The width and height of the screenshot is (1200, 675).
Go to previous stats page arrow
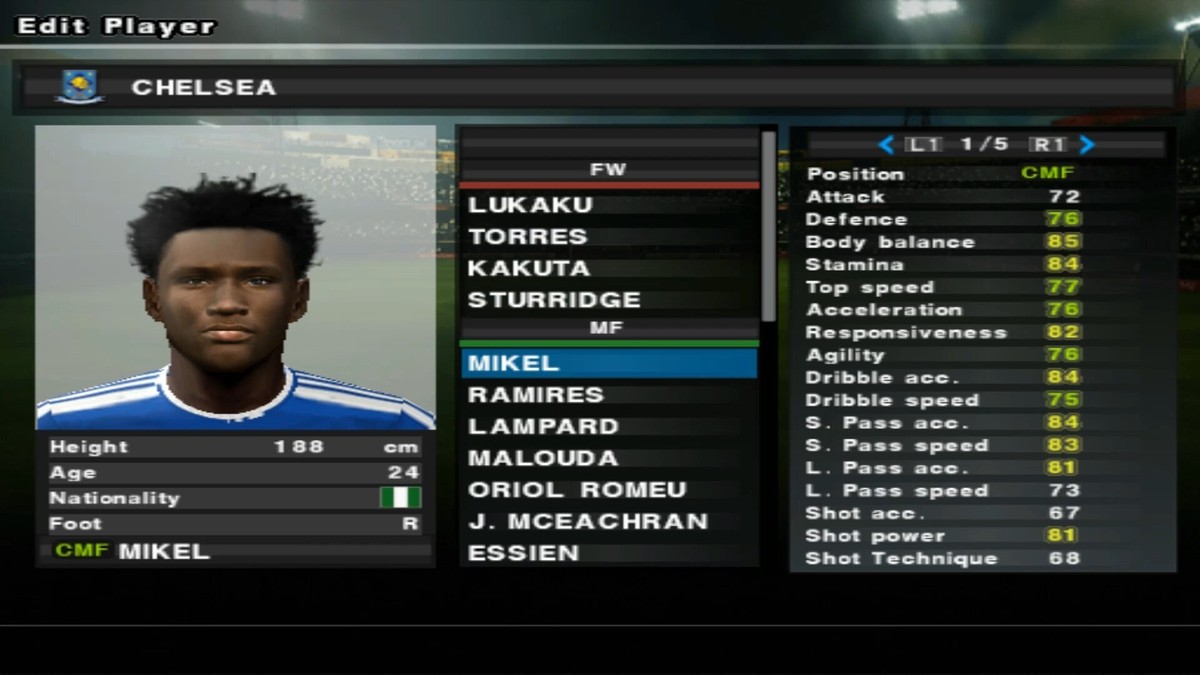pyautogui.click(x=886, y=145)
